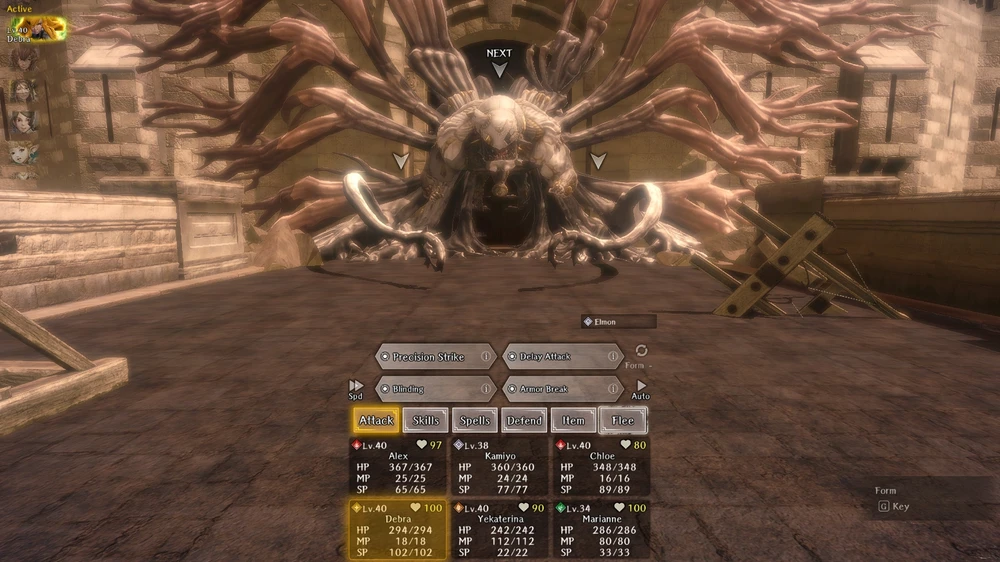Select the Blinding attack
Image resolution: width=1000 pixels, height=562 pixels.
click(428, 389)
